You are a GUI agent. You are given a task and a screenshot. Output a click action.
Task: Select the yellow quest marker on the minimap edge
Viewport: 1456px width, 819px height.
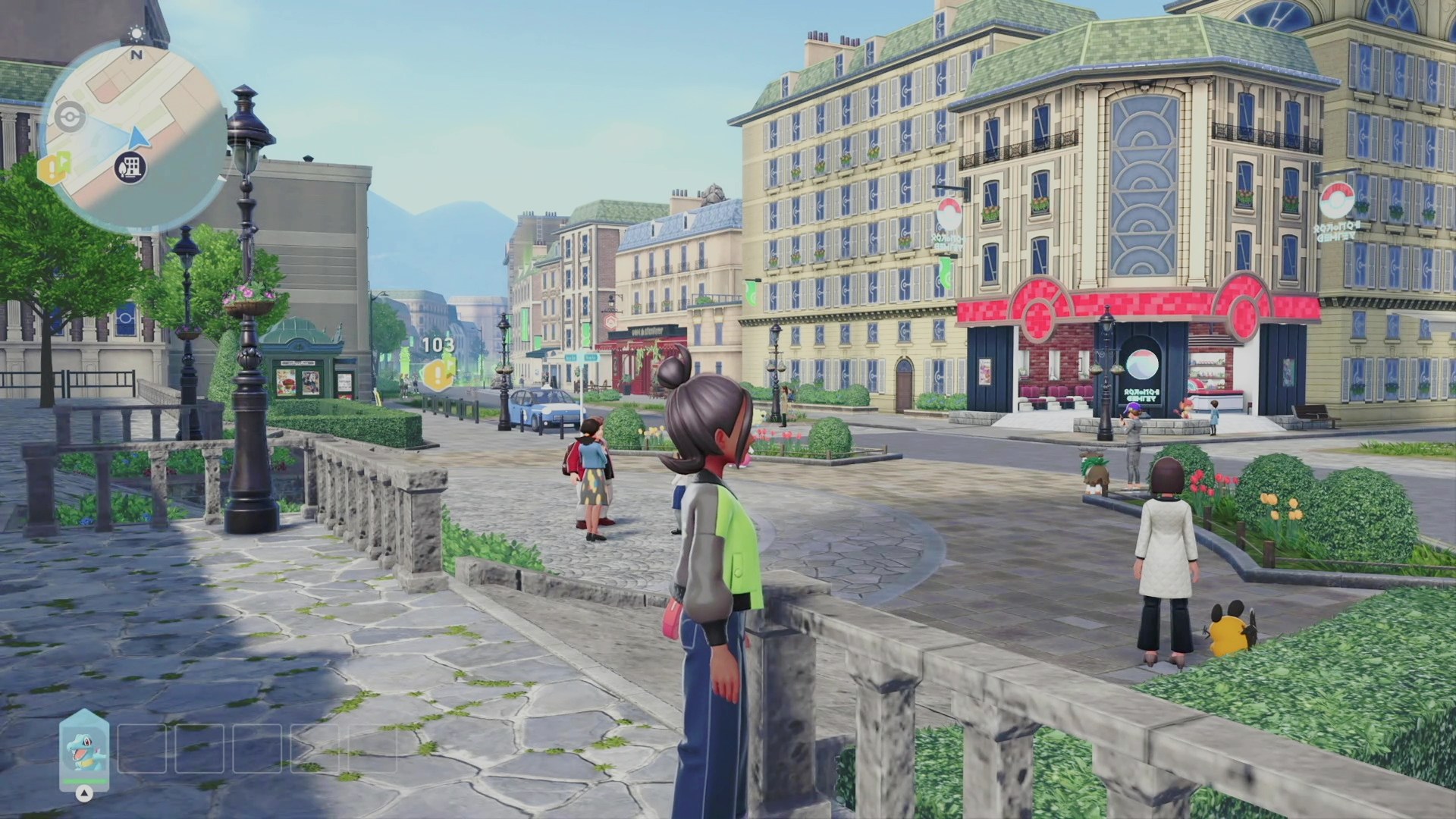55,166
